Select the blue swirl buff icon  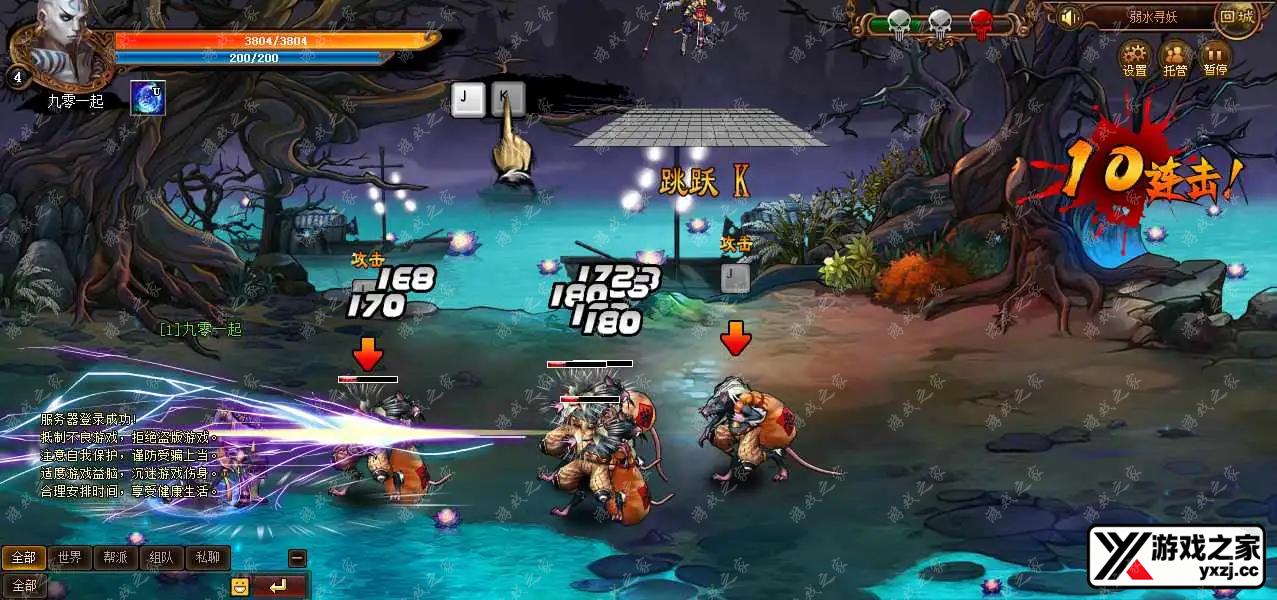pyautogui.click(x=148, y=98)
